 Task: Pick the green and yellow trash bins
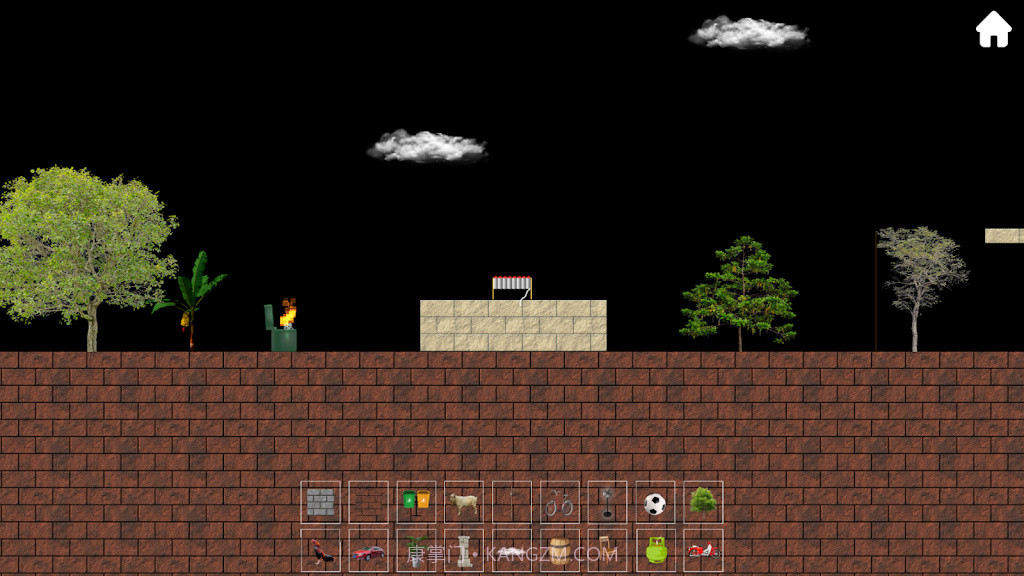point(416,502)
